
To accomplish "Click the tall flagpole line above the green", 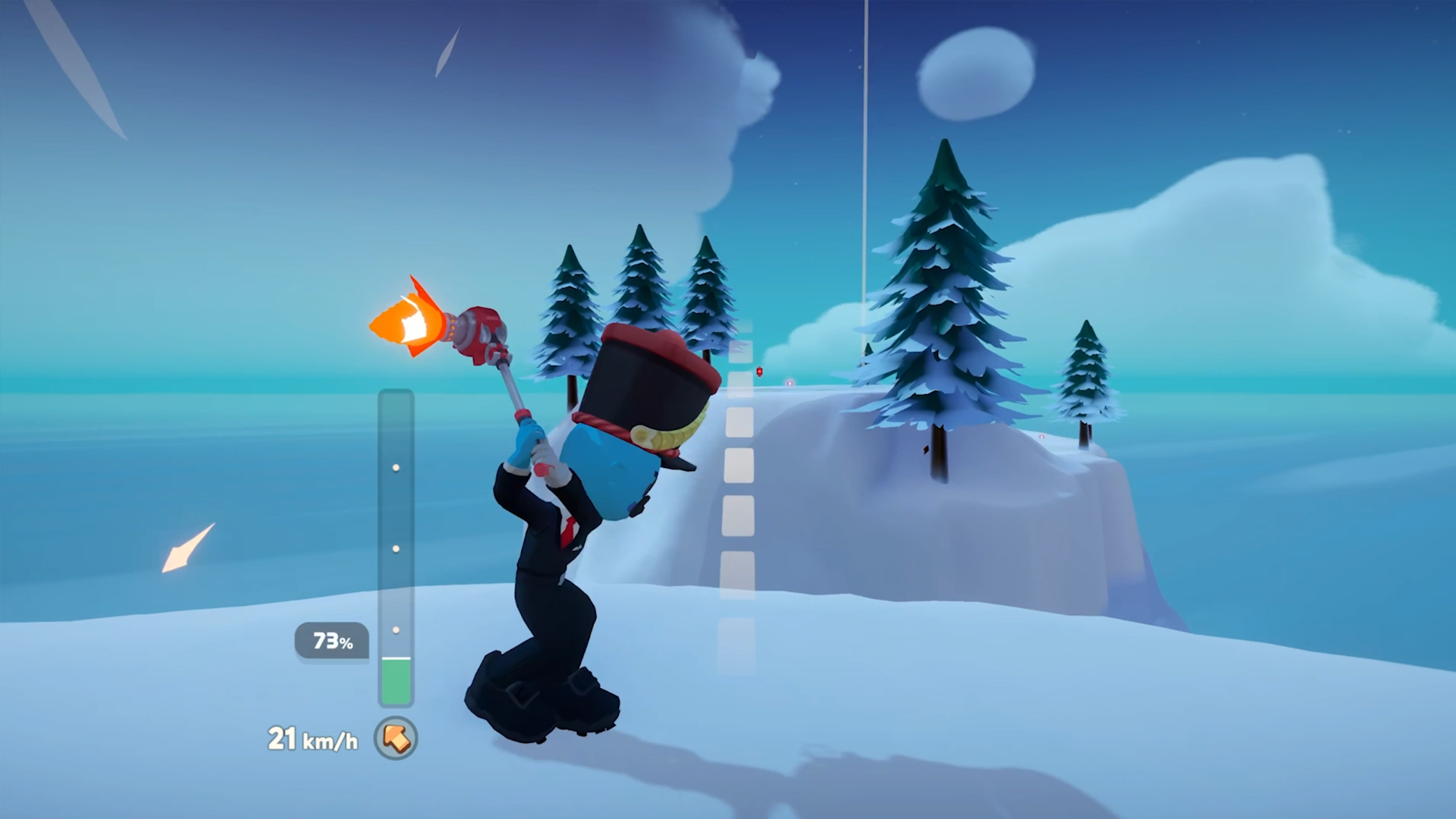I will [x=866, y=152].
